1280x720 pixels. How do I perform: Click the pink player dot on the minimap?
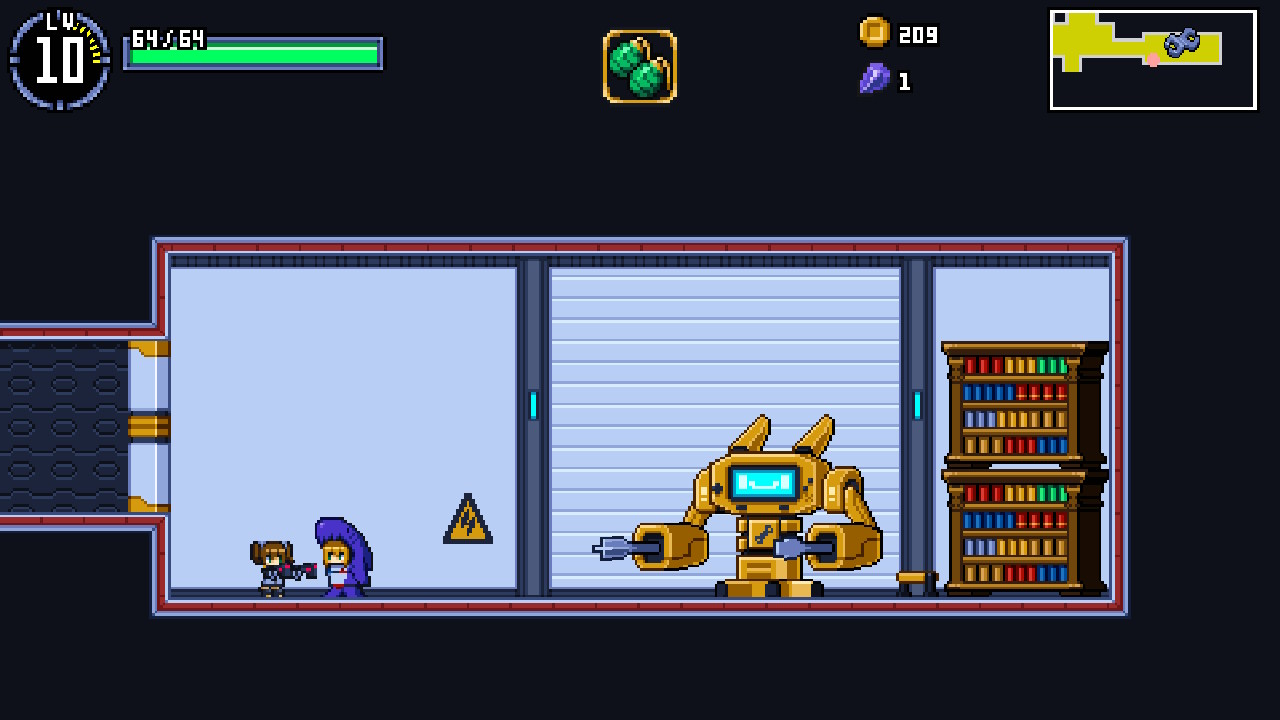[1151, 61]
